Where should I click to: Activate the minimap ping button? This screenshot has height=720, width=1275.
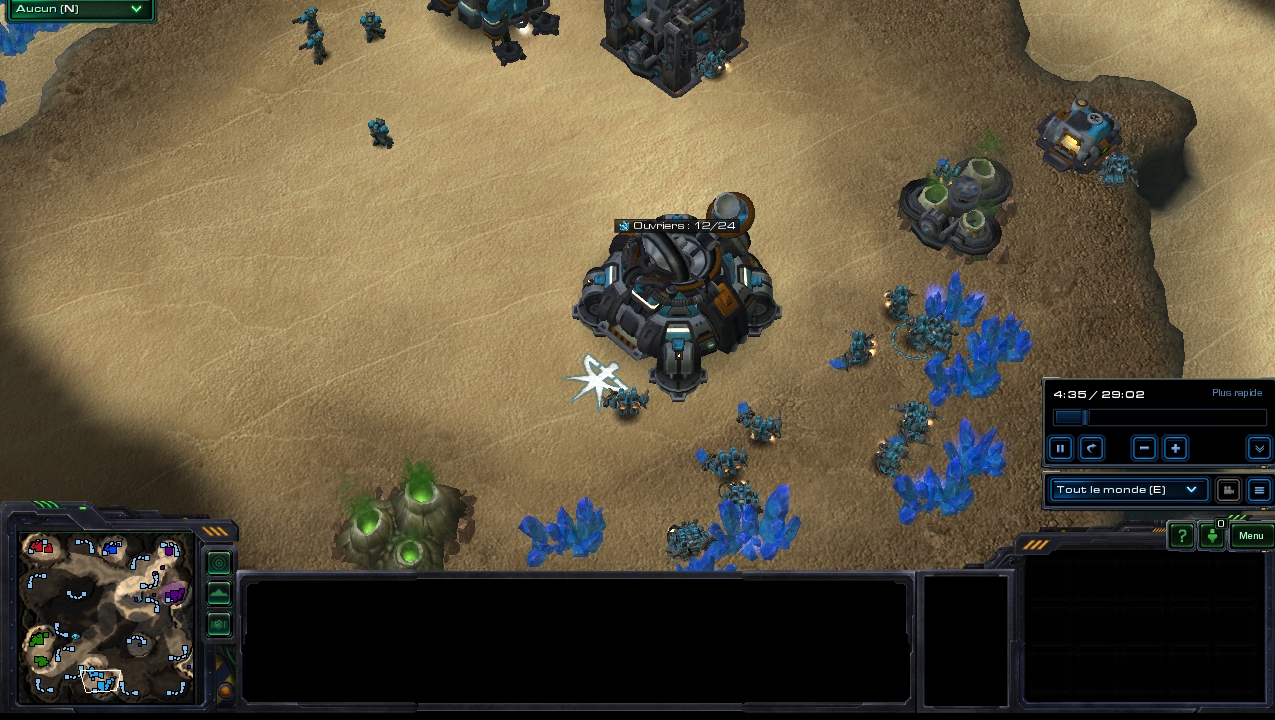click(219, 563)
